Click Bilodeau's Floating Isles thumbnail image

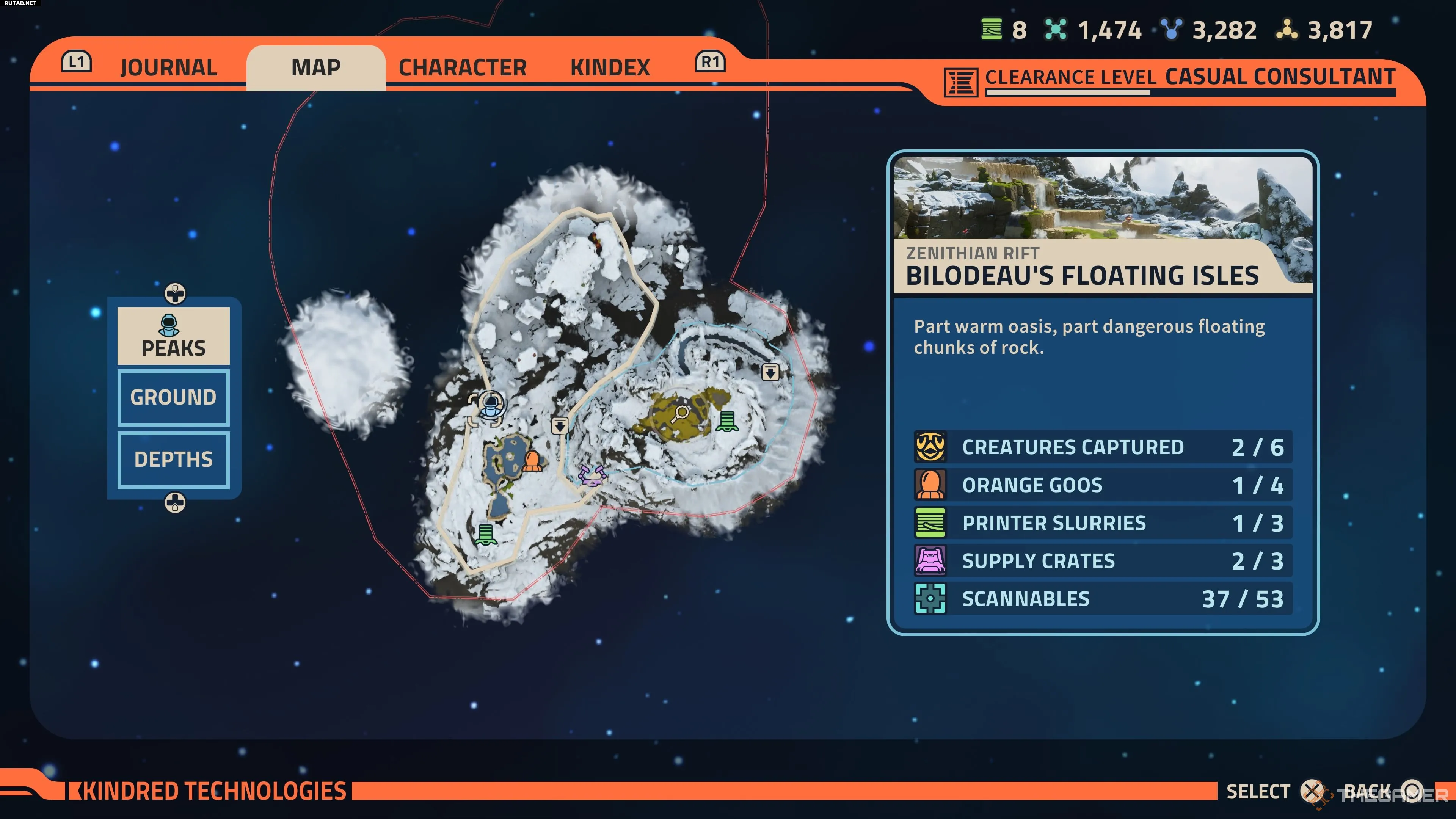pos(1102,198)
